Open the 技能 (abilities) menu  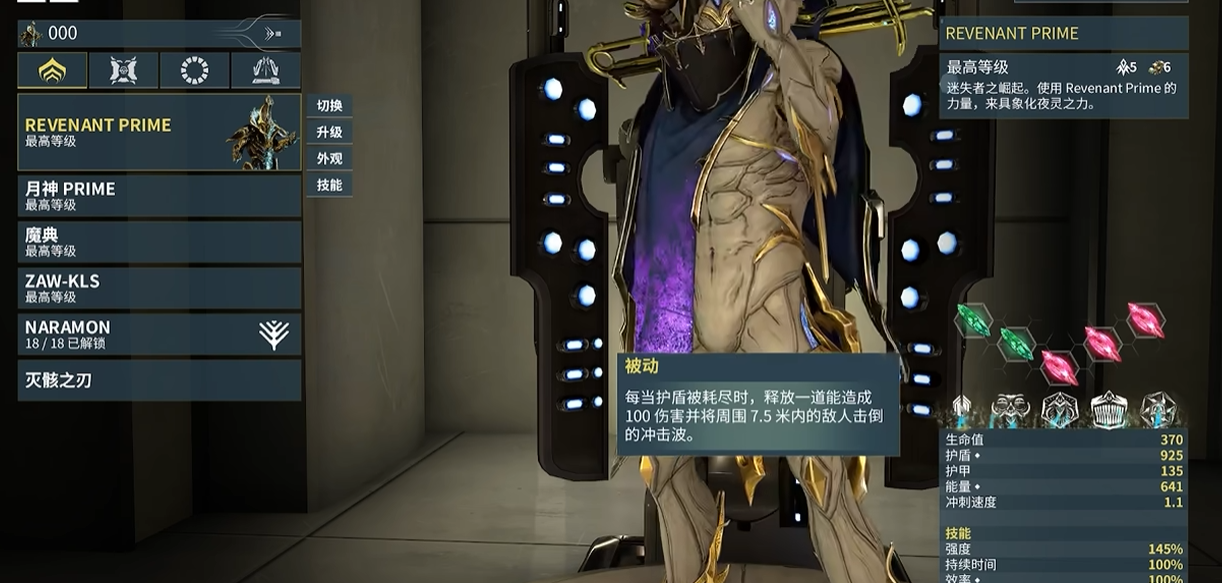pos(329,185)
